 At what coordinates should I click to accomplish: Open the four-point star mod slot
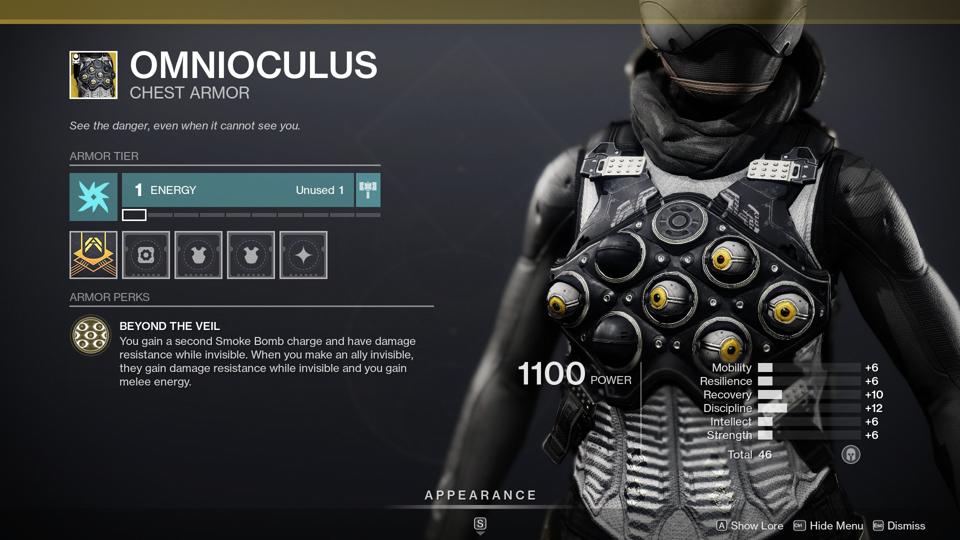pyautogui.click(x=303, y=255)
